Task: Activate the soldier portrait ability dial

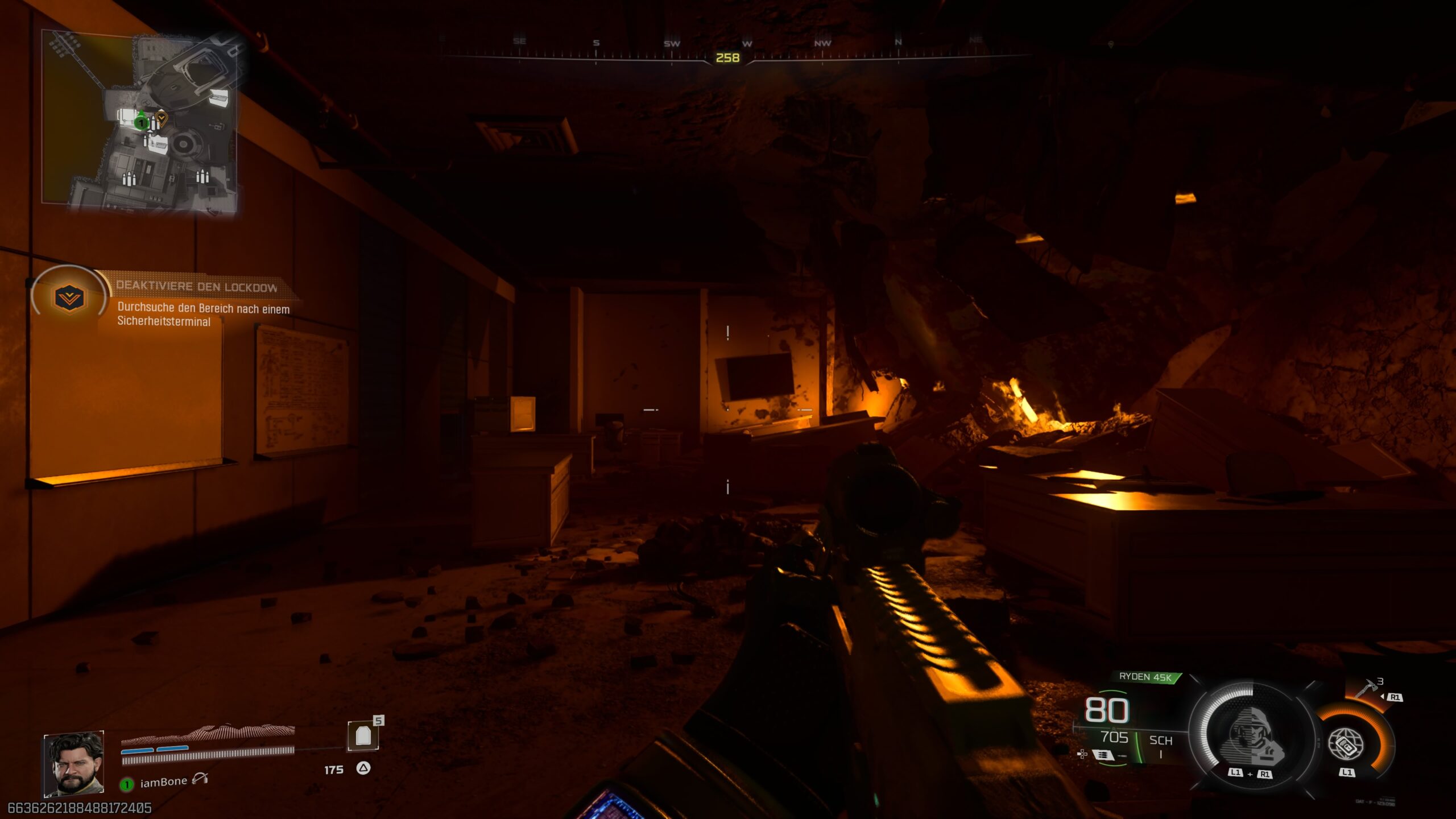Action: coord(1251,734)
